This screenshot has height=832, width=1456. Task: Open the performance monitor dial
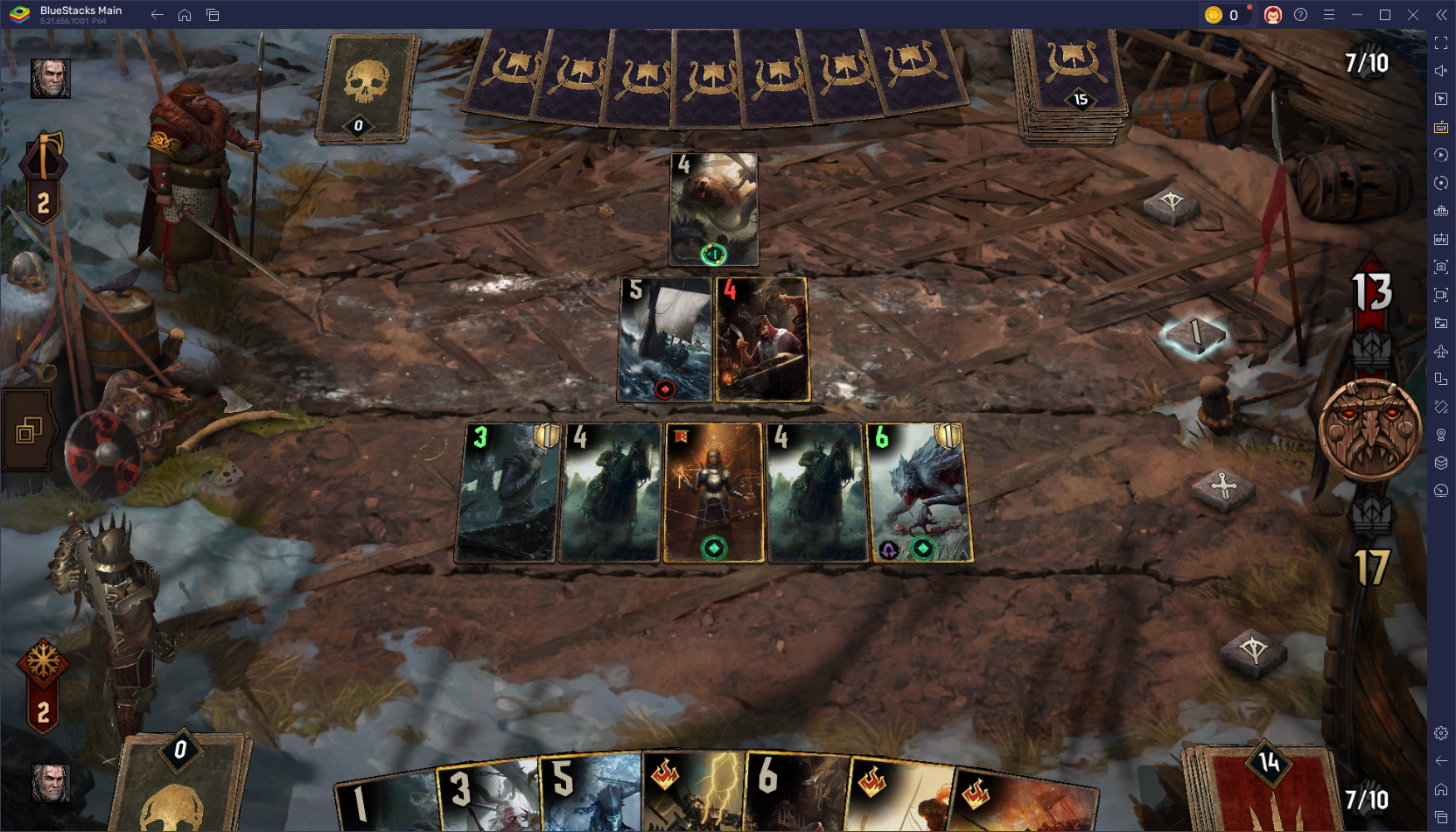coord(1440,491)
